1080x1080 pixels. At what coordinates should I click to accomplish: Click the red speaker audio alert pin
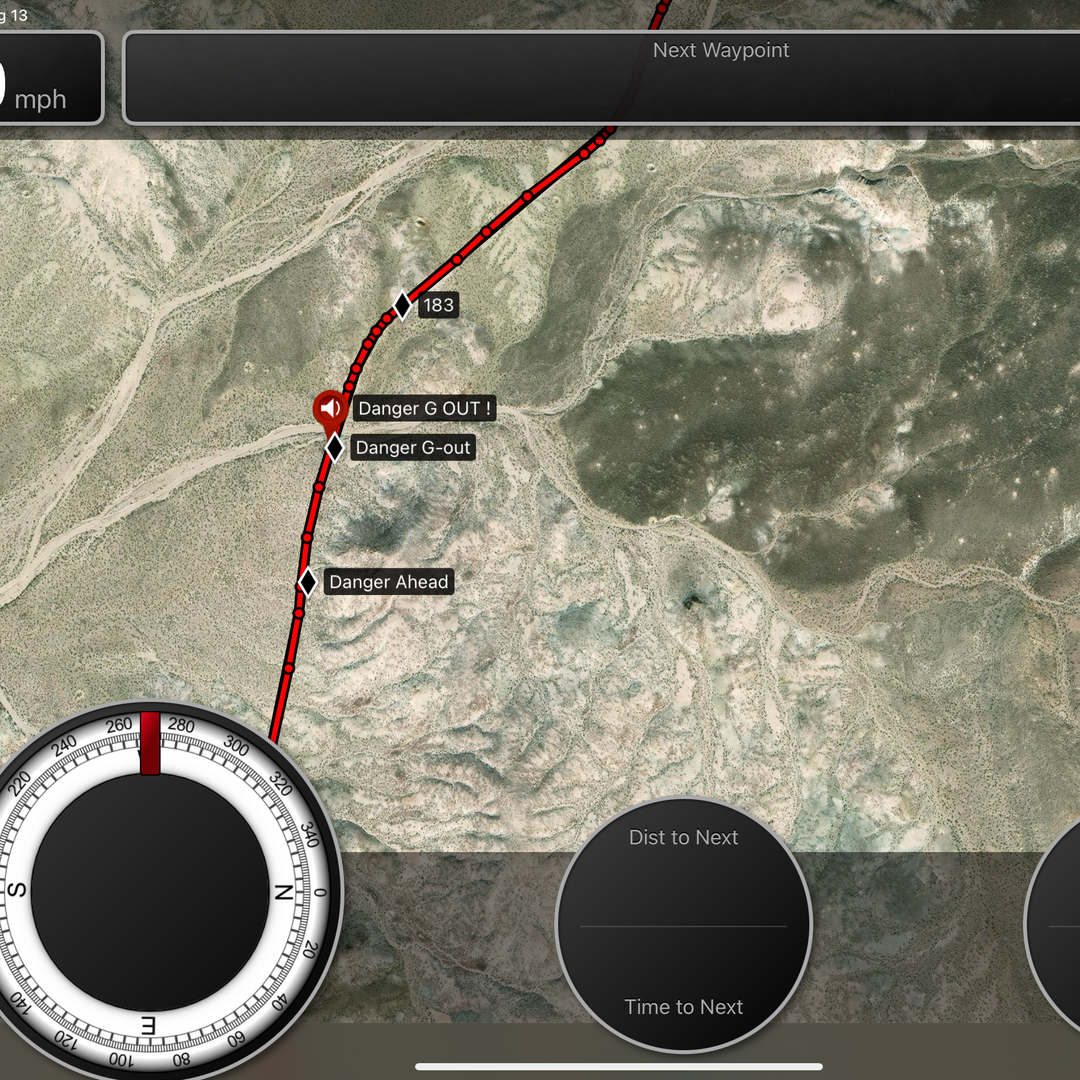[x=330, y=408]
